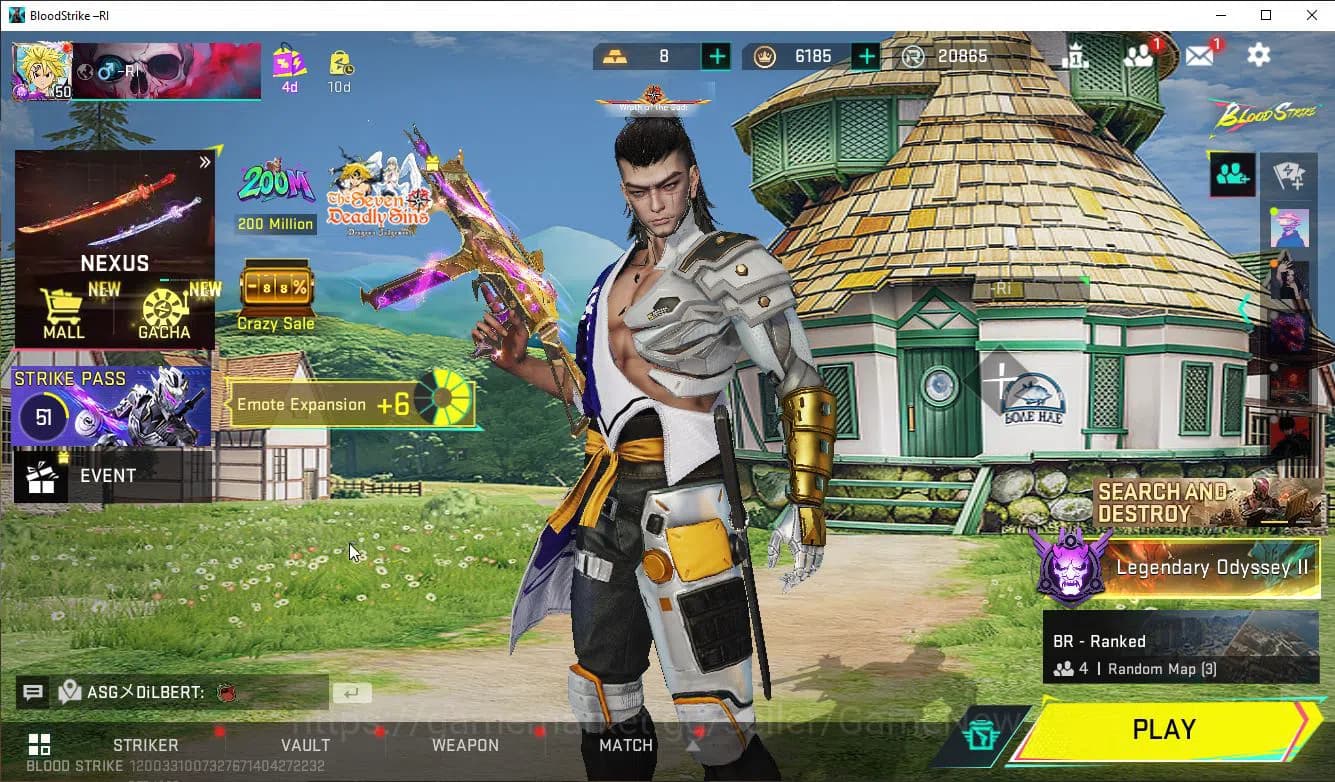
Task: Switch to the Weapon tab
Action: 465,745
